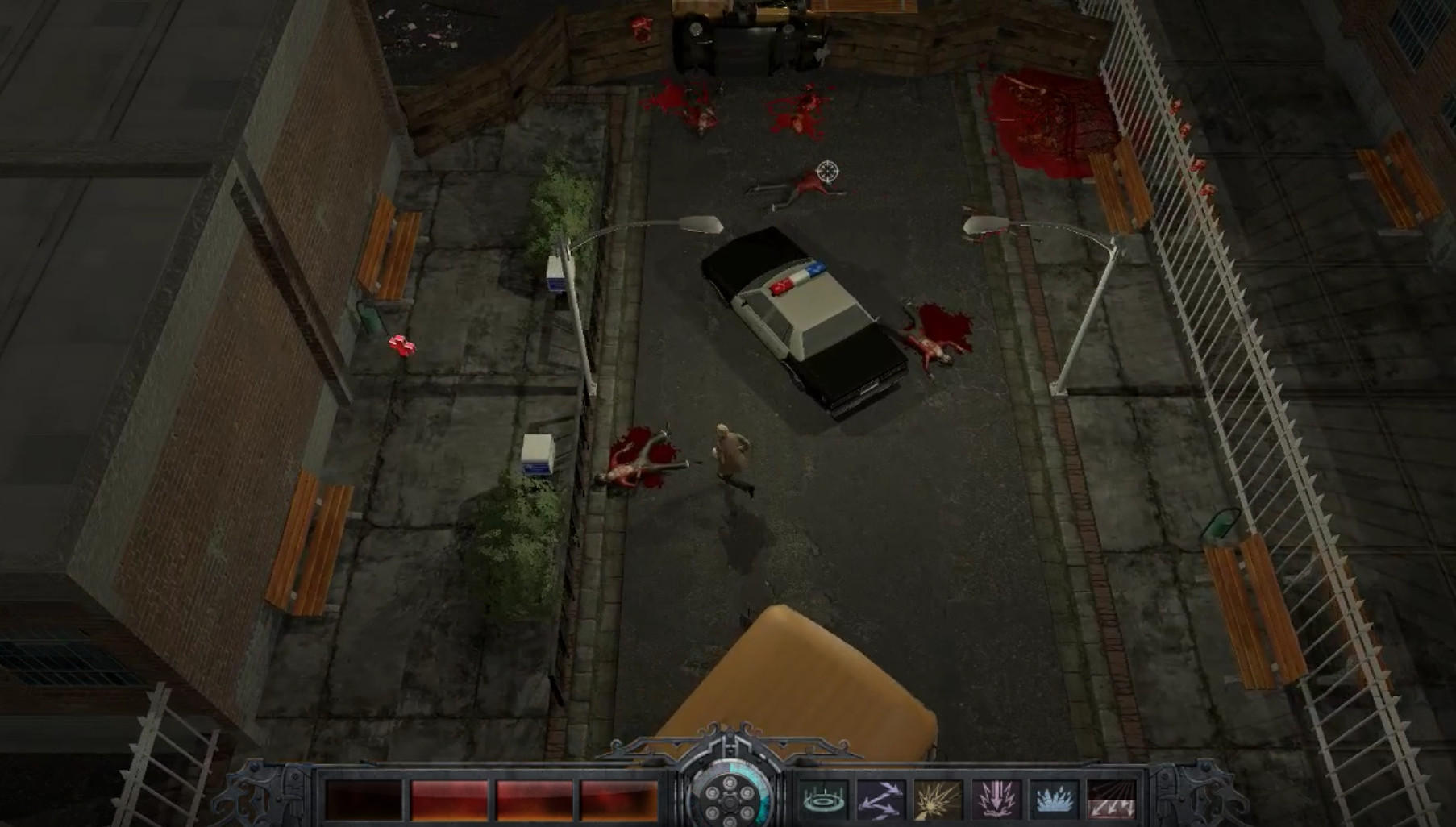Select the downward lightning strike ability
This screenshot has height=827, width=1456.
click(x=997, y=799)
